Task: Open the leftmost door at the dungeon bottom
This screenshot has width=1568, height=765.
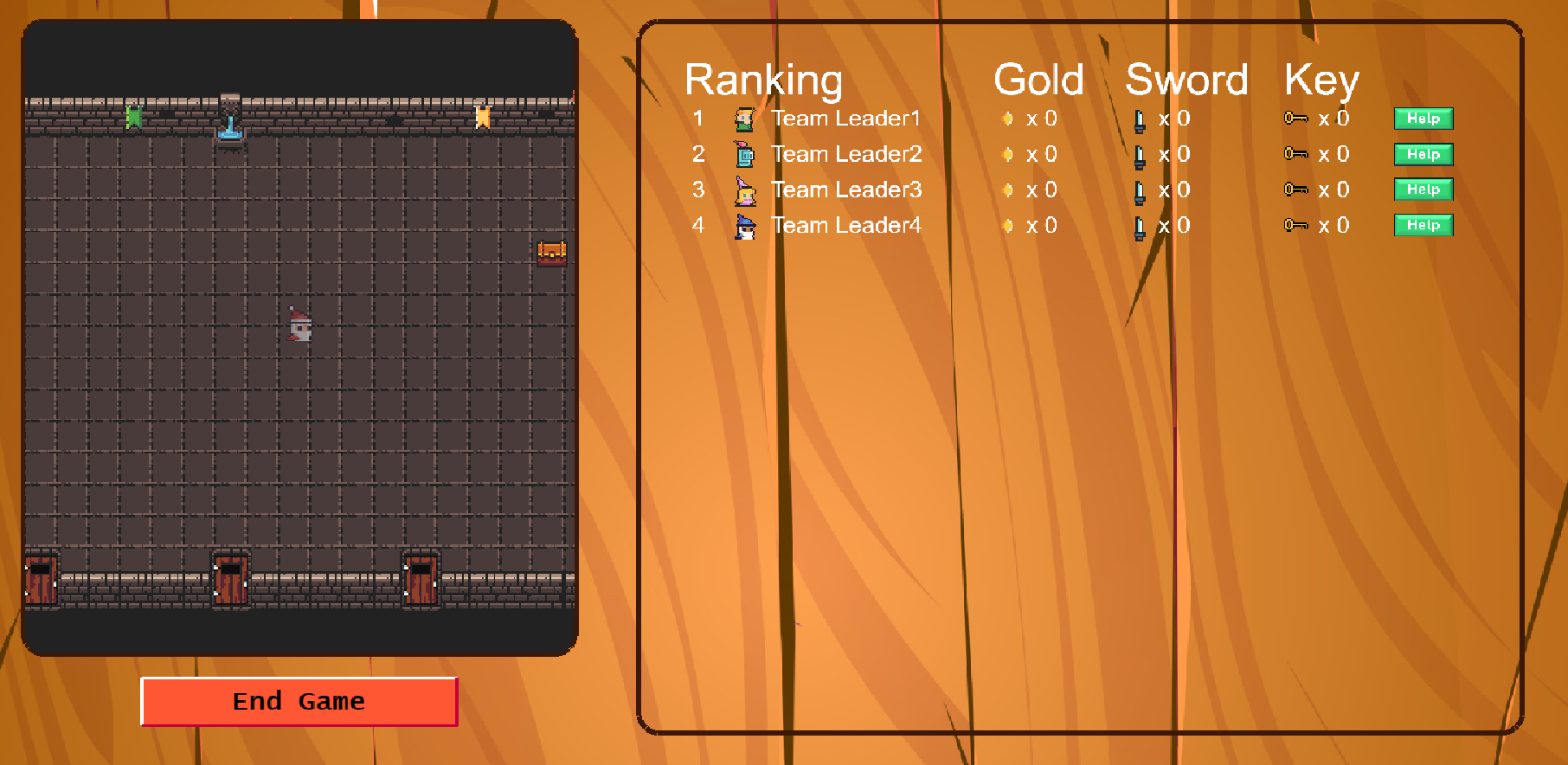Action: (42, 582)
